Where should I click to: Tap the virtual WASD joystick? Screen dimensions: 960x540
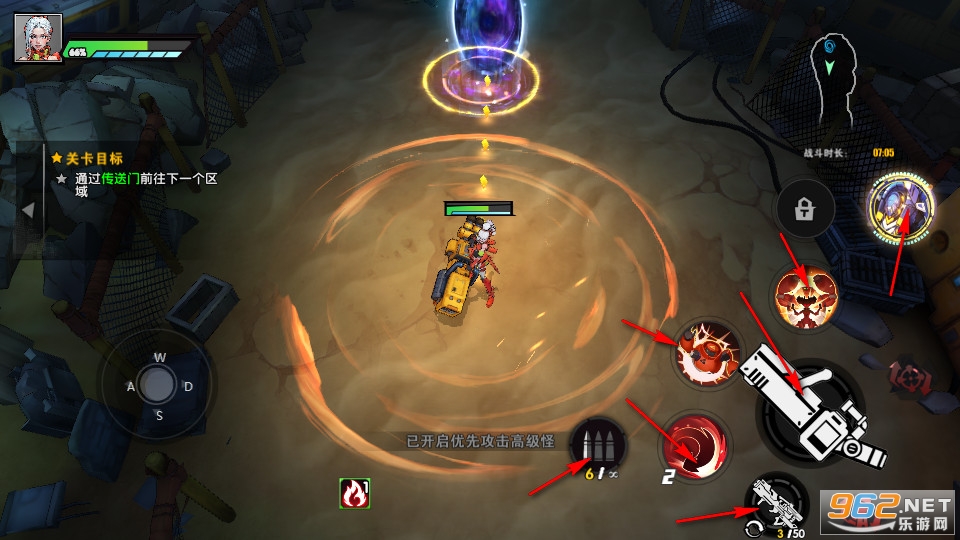[x=156, y=384]
